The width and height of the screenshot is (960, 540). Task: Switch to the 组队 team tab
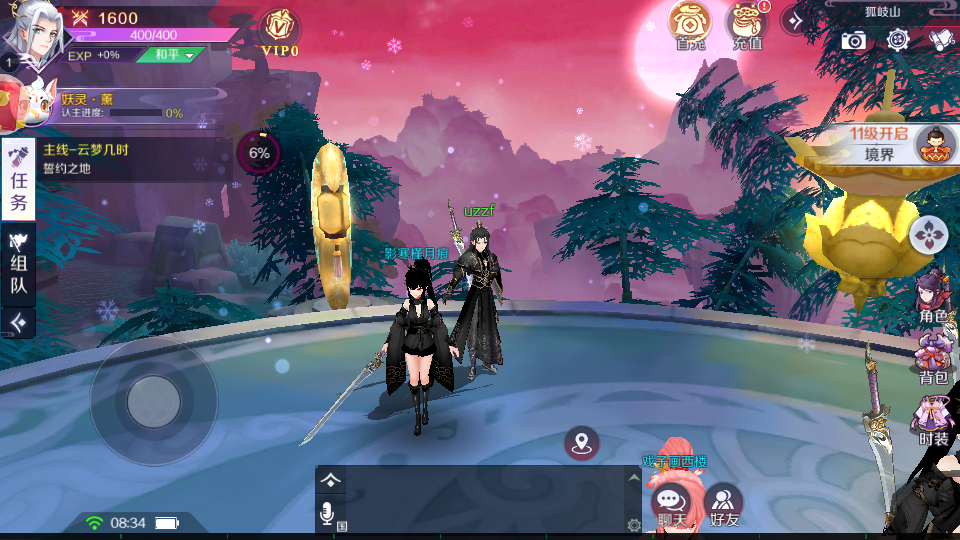click(19, 263)
